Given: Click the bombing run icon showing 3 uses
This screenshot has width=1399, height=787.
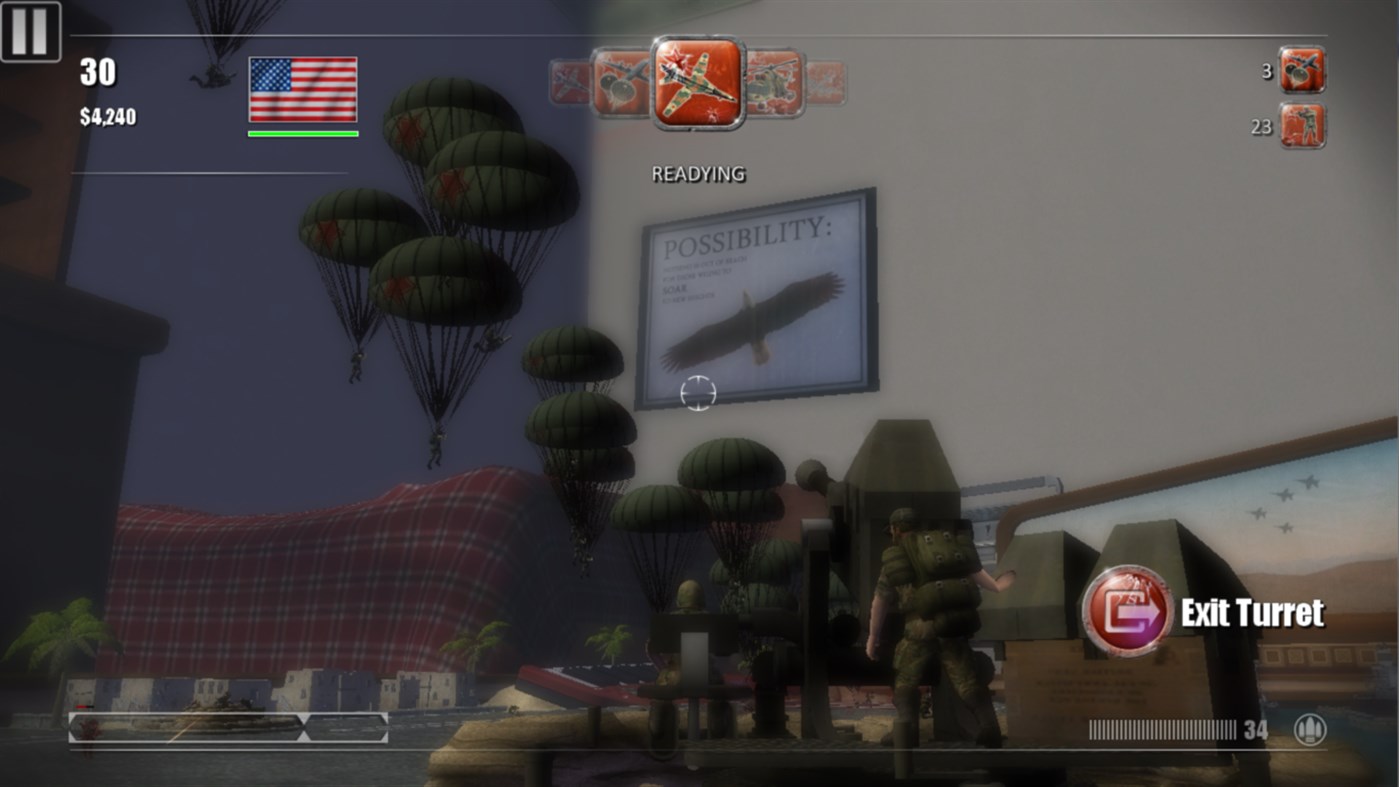Looking at the screenshot, I should [x=1301, y=70].
